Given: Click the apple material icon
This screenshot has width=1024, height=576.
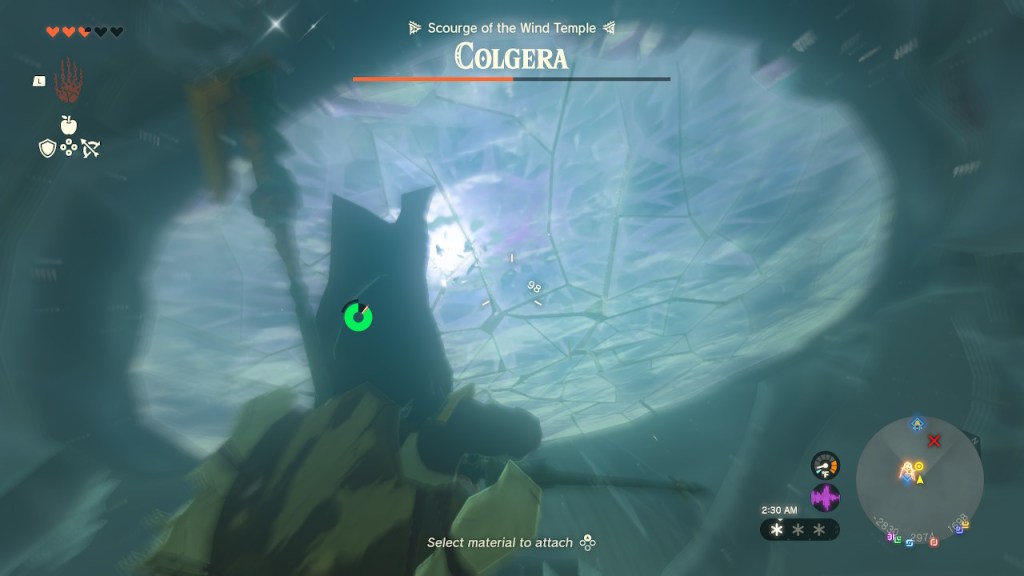Looking at the screenshot, I should click(x=69, y=125).
